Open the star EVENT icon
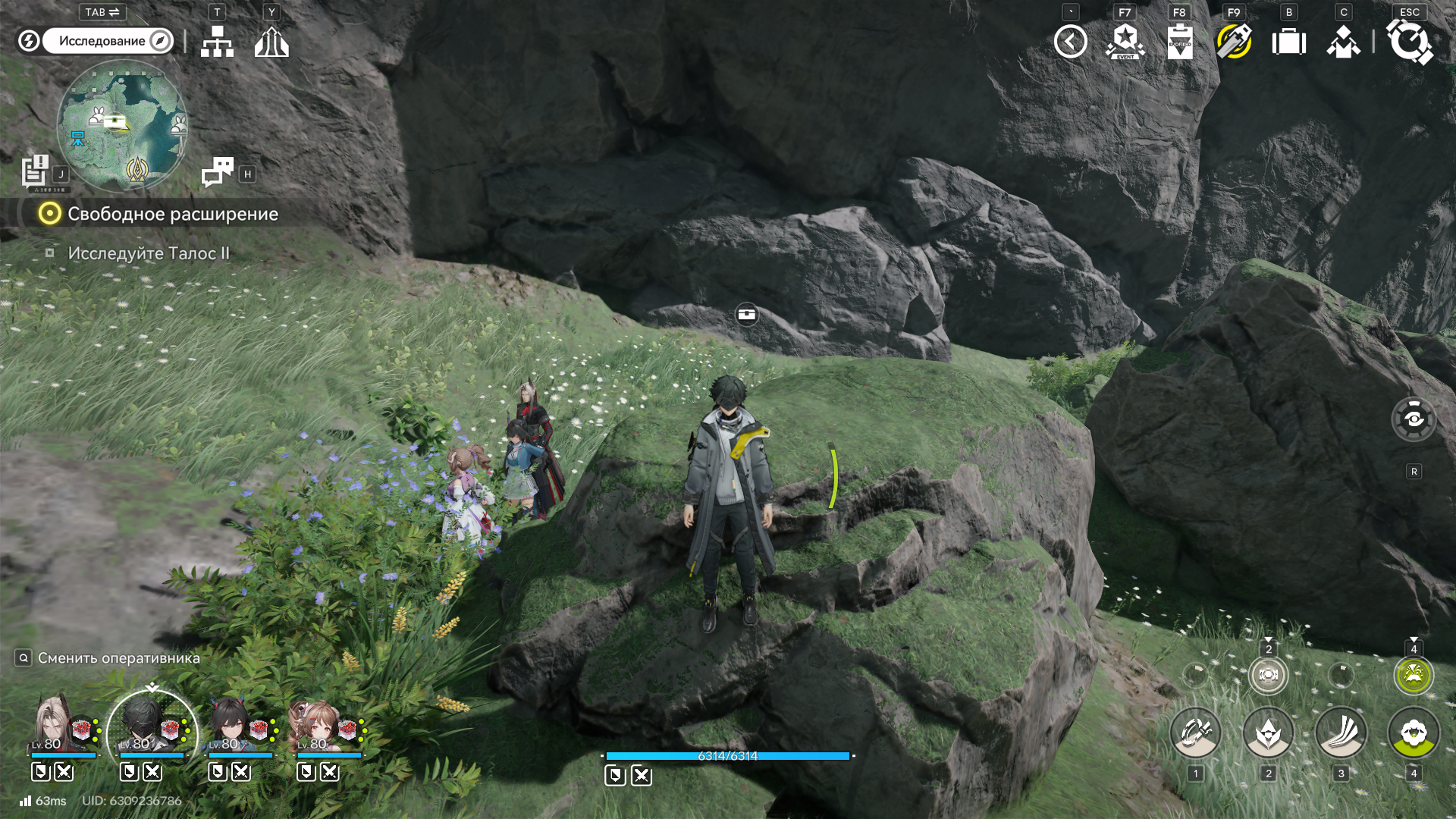The height and width of the screenshot is (819, 1456). tap(1125, 42)
